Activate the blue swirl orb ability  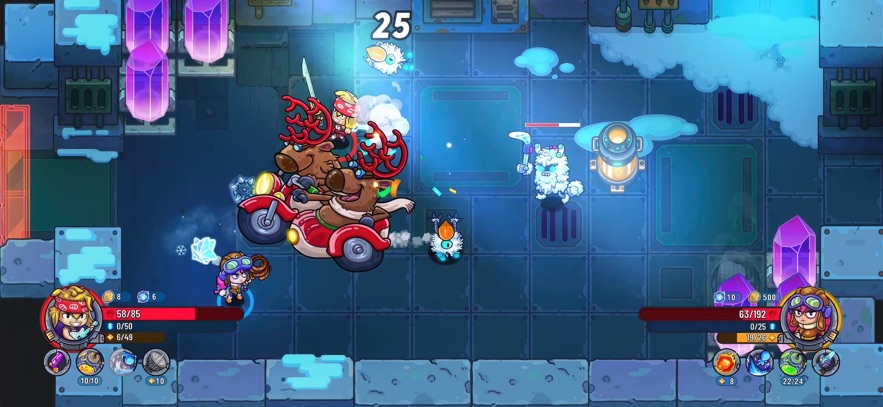(123, 361)
